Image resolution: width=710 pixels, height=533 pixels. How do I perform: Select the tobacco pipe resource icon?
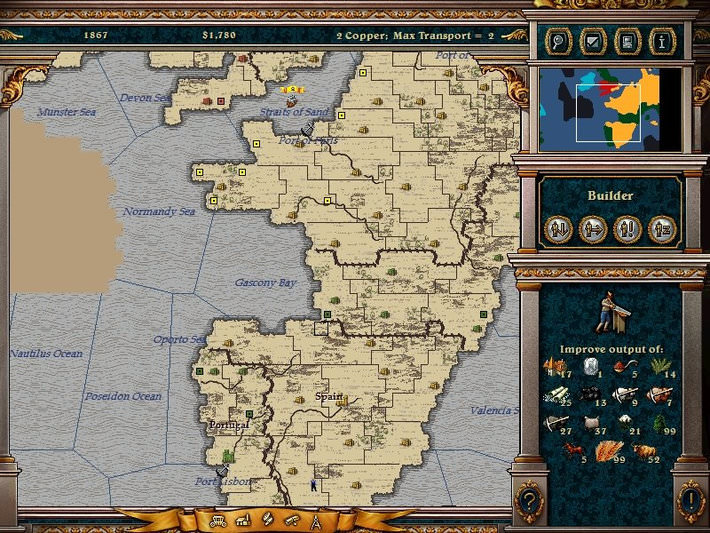tap(621, 365)
